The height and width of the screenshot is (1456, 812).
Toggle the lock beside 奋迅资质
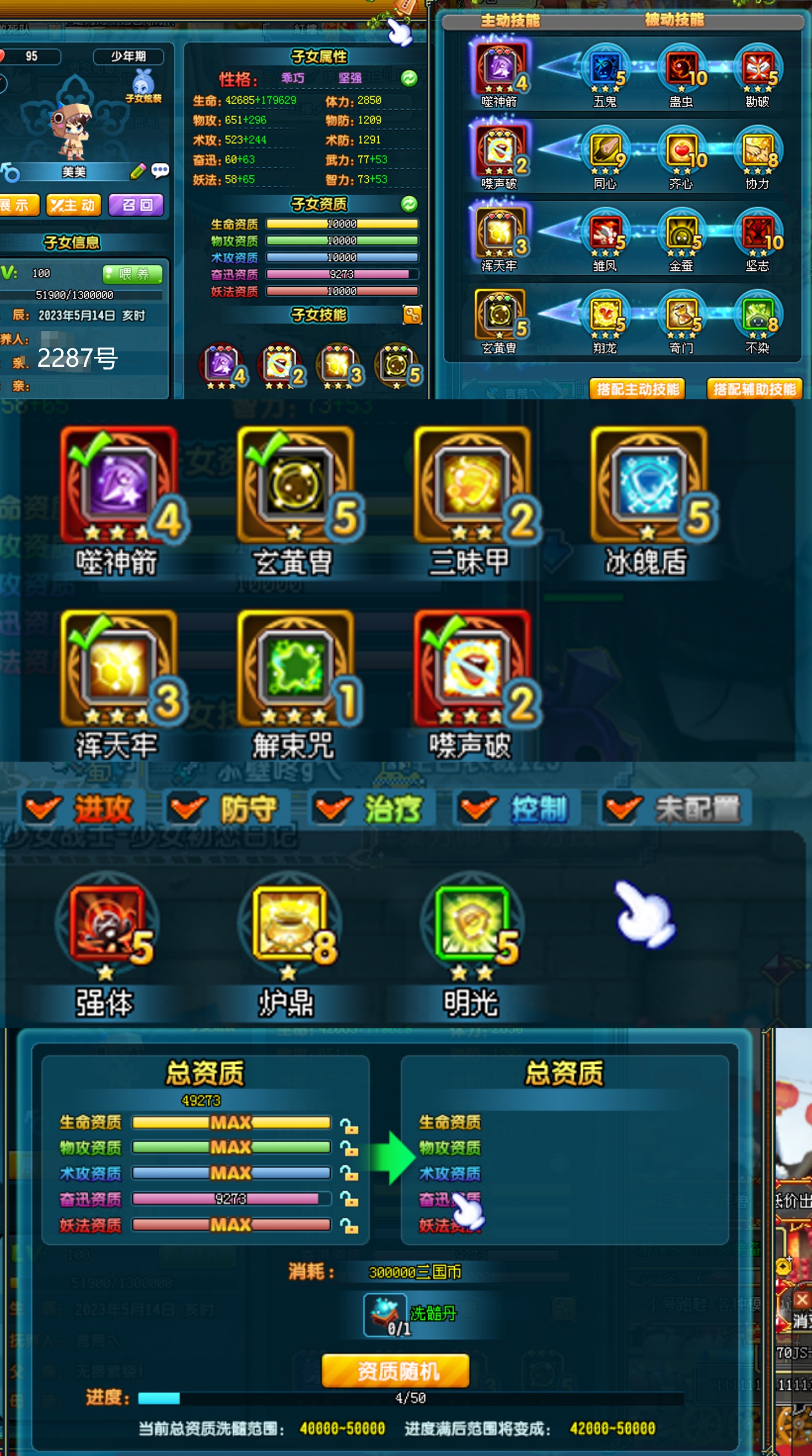[349, 1200]
